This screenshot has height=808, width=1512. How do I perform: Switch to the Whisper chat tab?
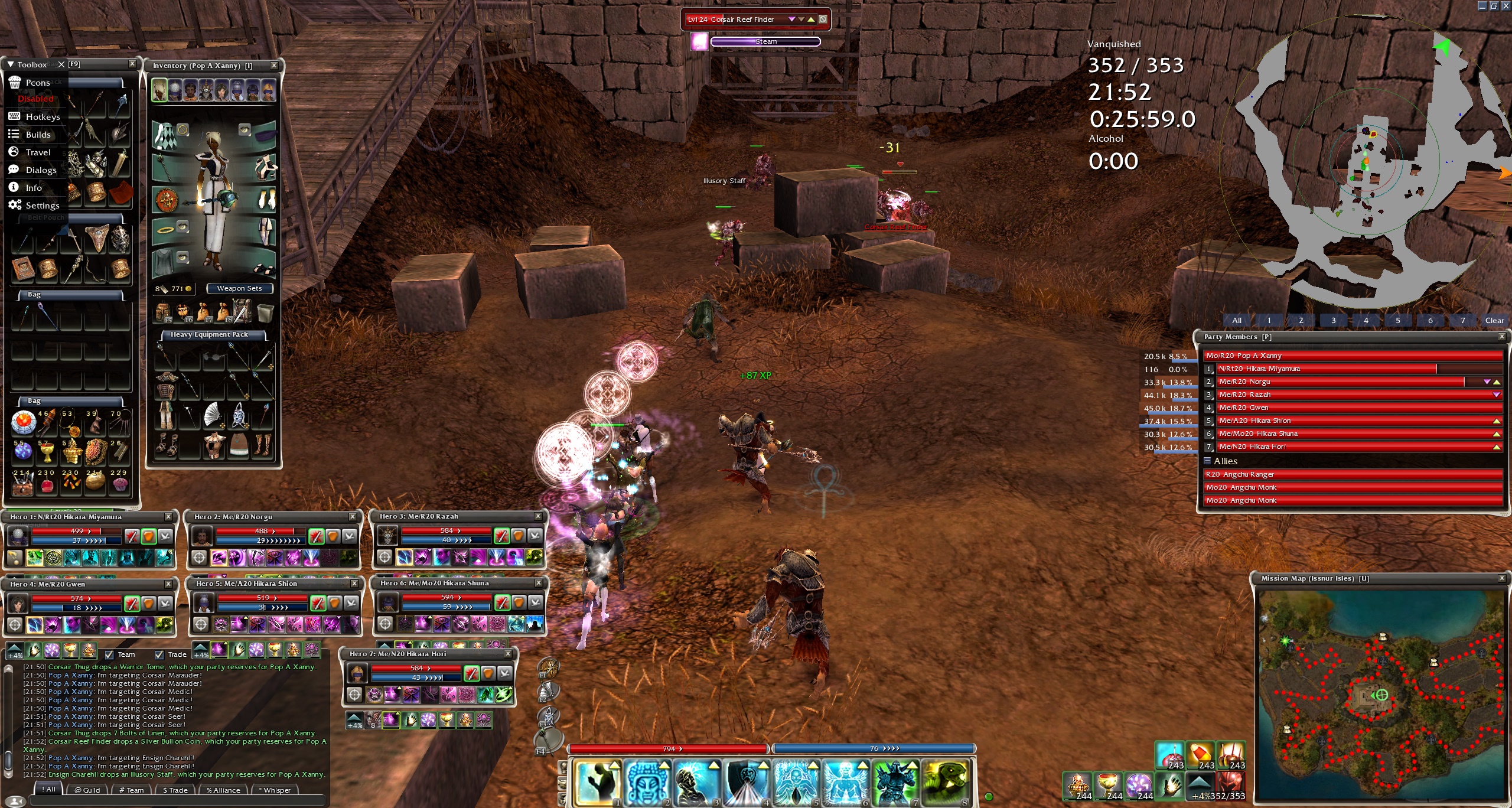275,790
